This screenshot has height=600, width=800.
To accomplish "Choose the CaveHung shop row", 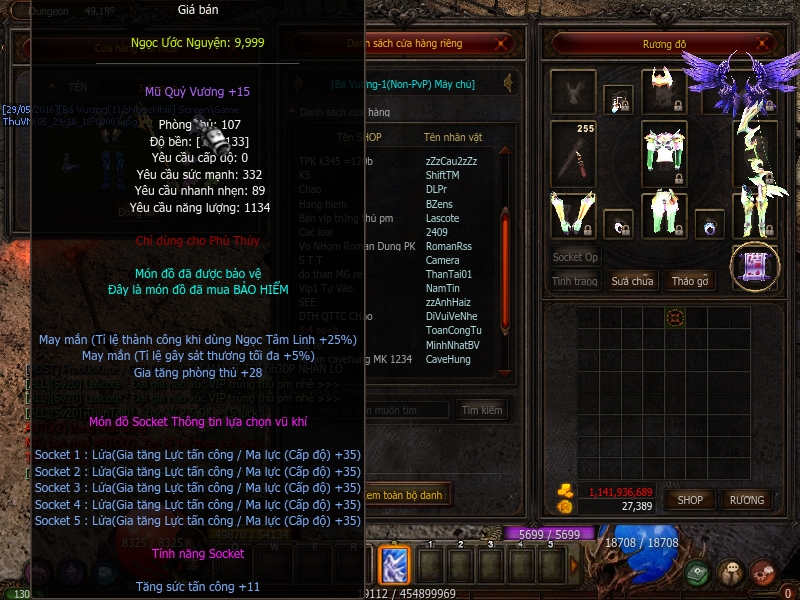I will [x=447, y=359].
